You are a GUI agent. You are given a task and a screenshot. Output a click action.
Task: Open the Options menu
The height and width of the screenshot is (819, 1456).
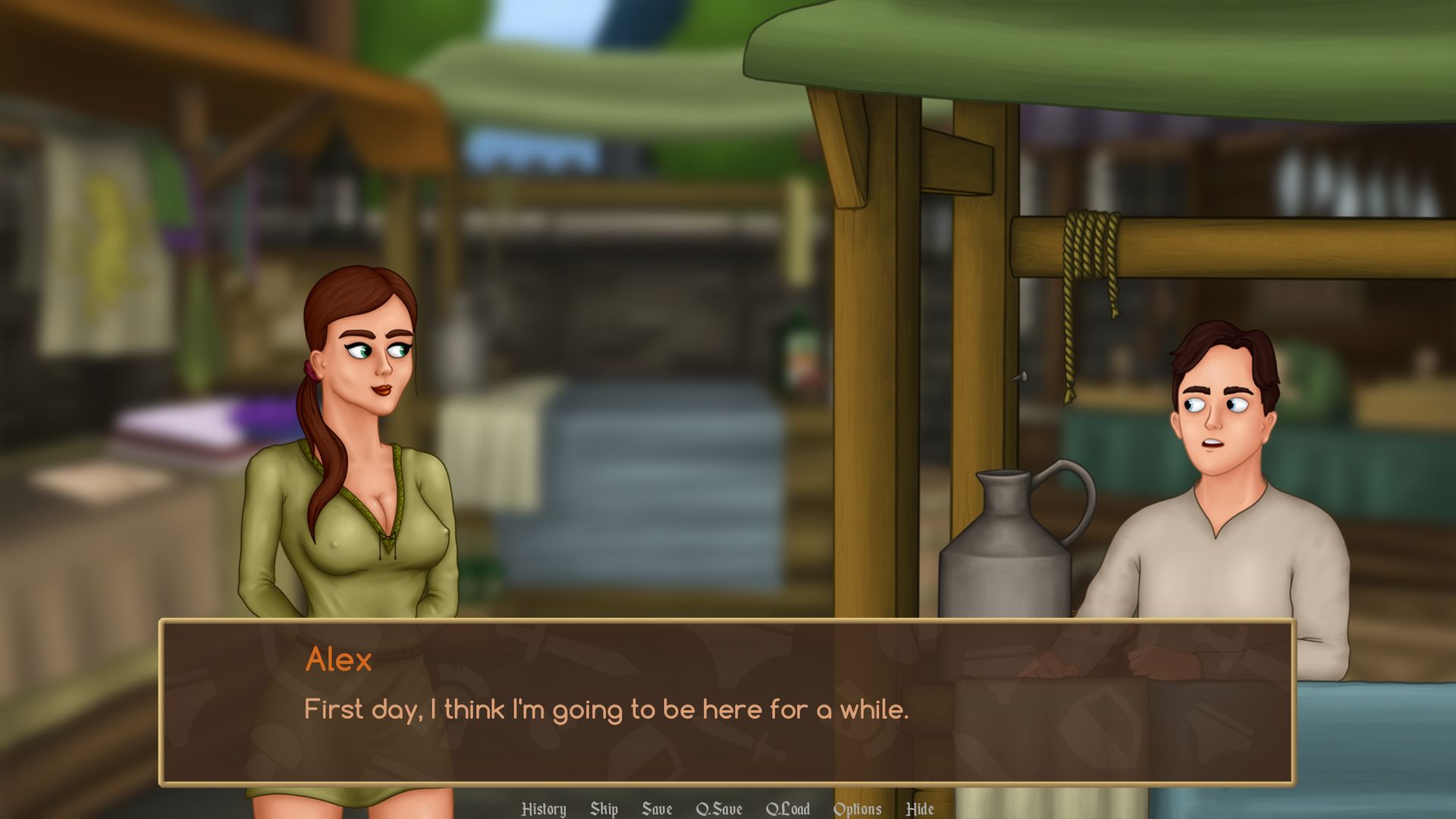click(857, 809)
